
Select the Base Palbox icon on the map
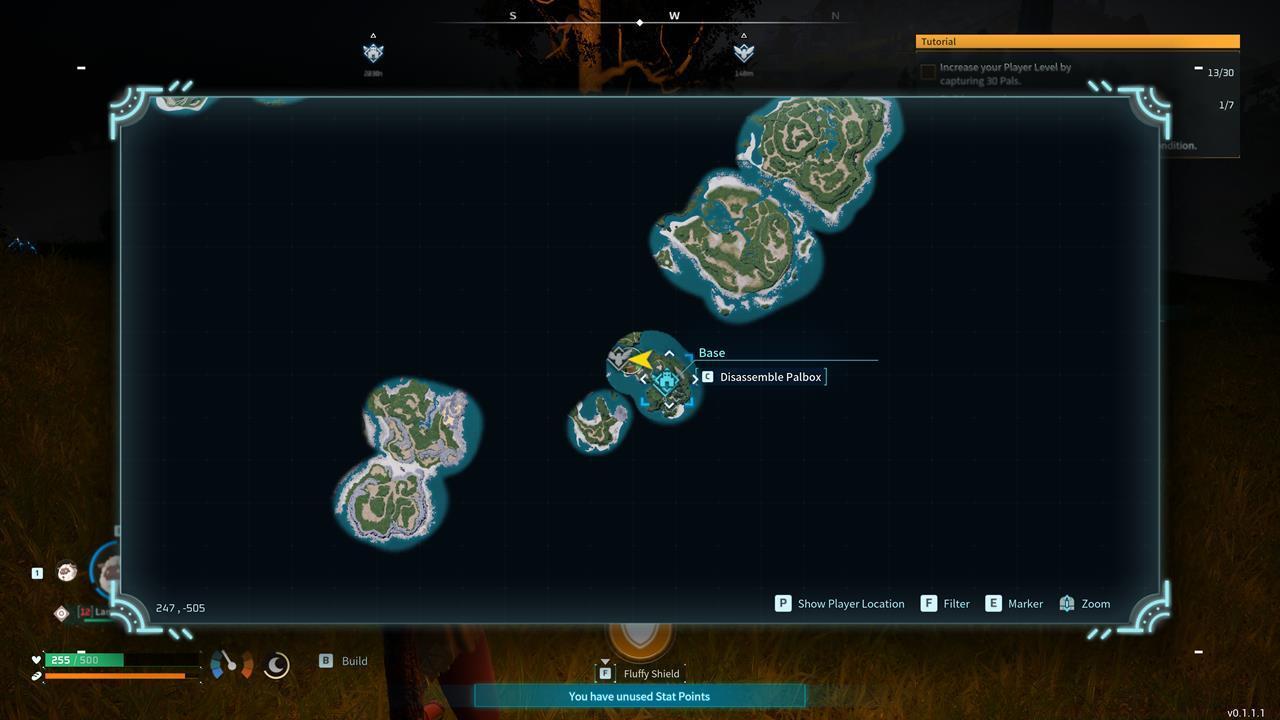[666, 380]
